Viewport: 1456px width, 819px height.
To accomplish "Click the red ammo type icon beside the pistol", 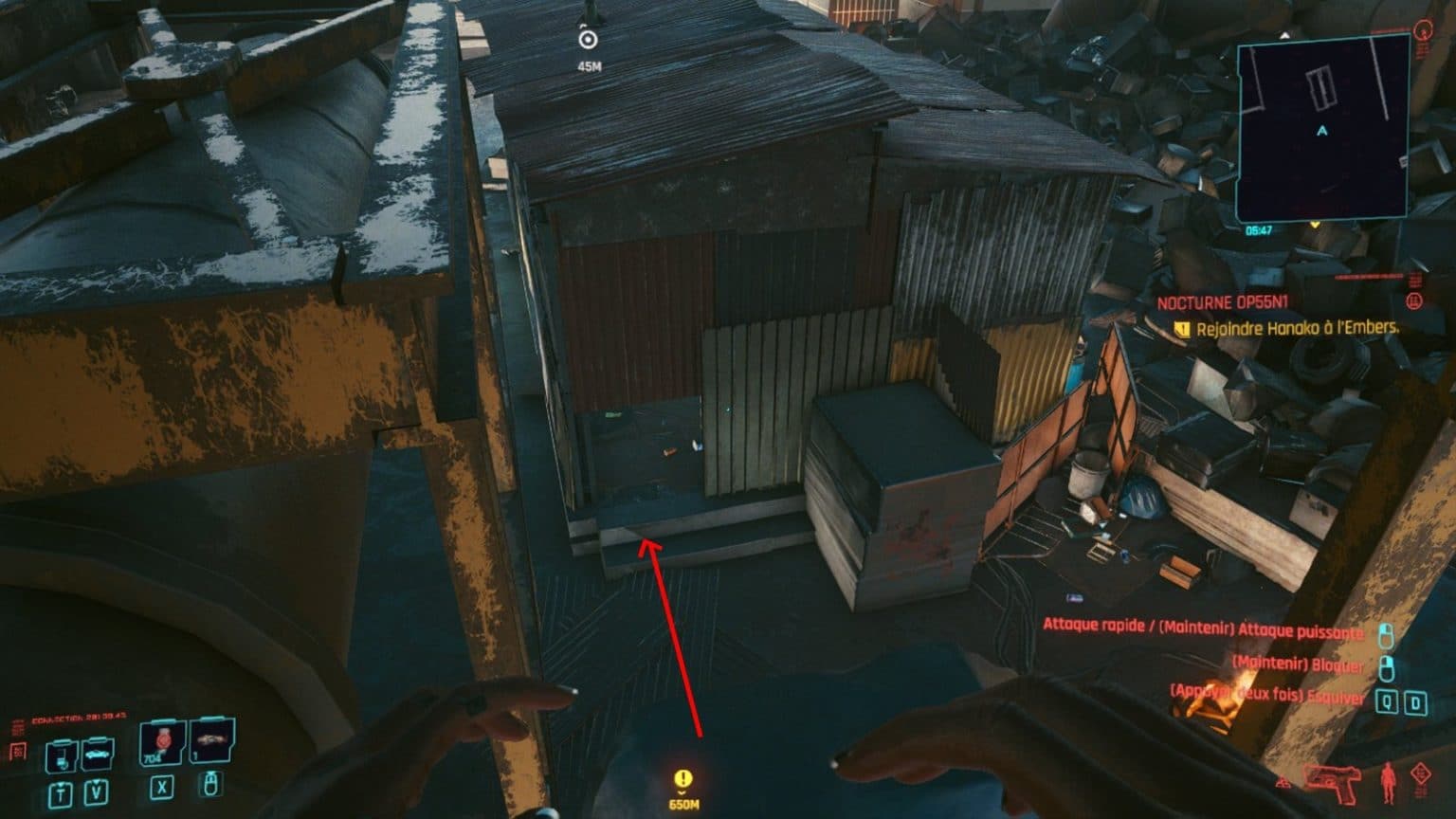I will 1283,782.
